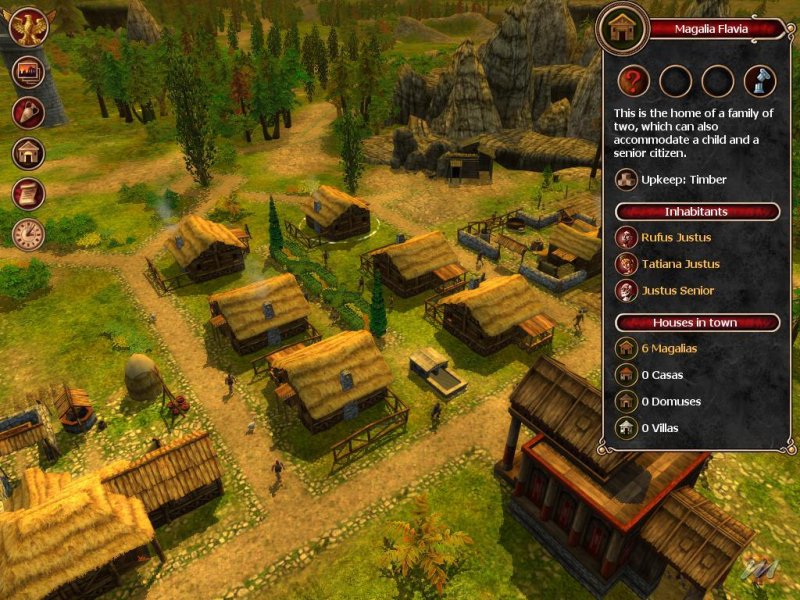The width and height of the screenshot is (800, 600).
Task: Open the scroll objectives icon
Action: [28, 193]
